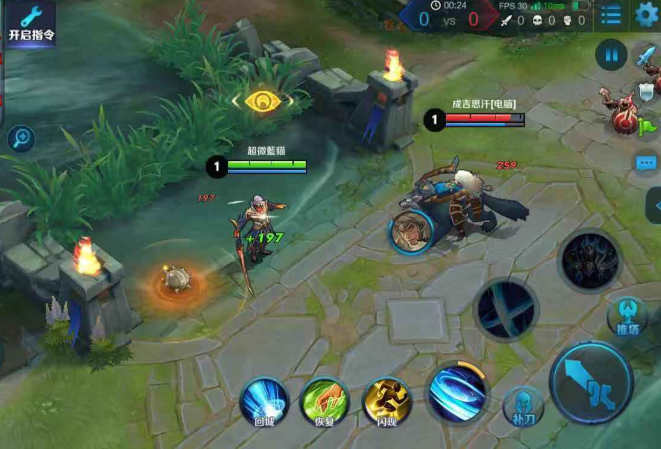Cast the 闪现 flash spell

(384, 400)
